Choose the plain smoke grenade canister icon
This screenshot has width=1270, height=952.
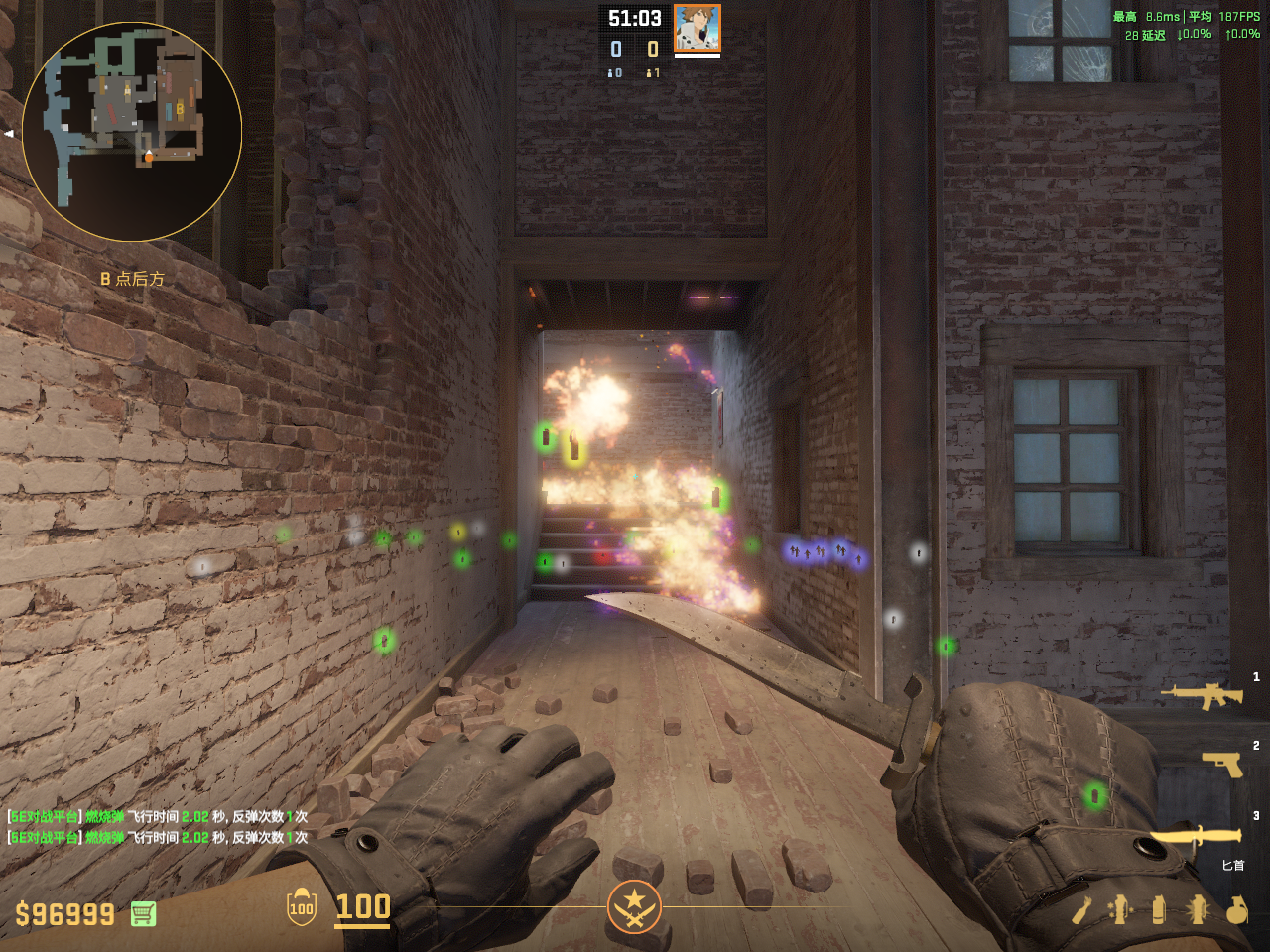coord(1159,909)
